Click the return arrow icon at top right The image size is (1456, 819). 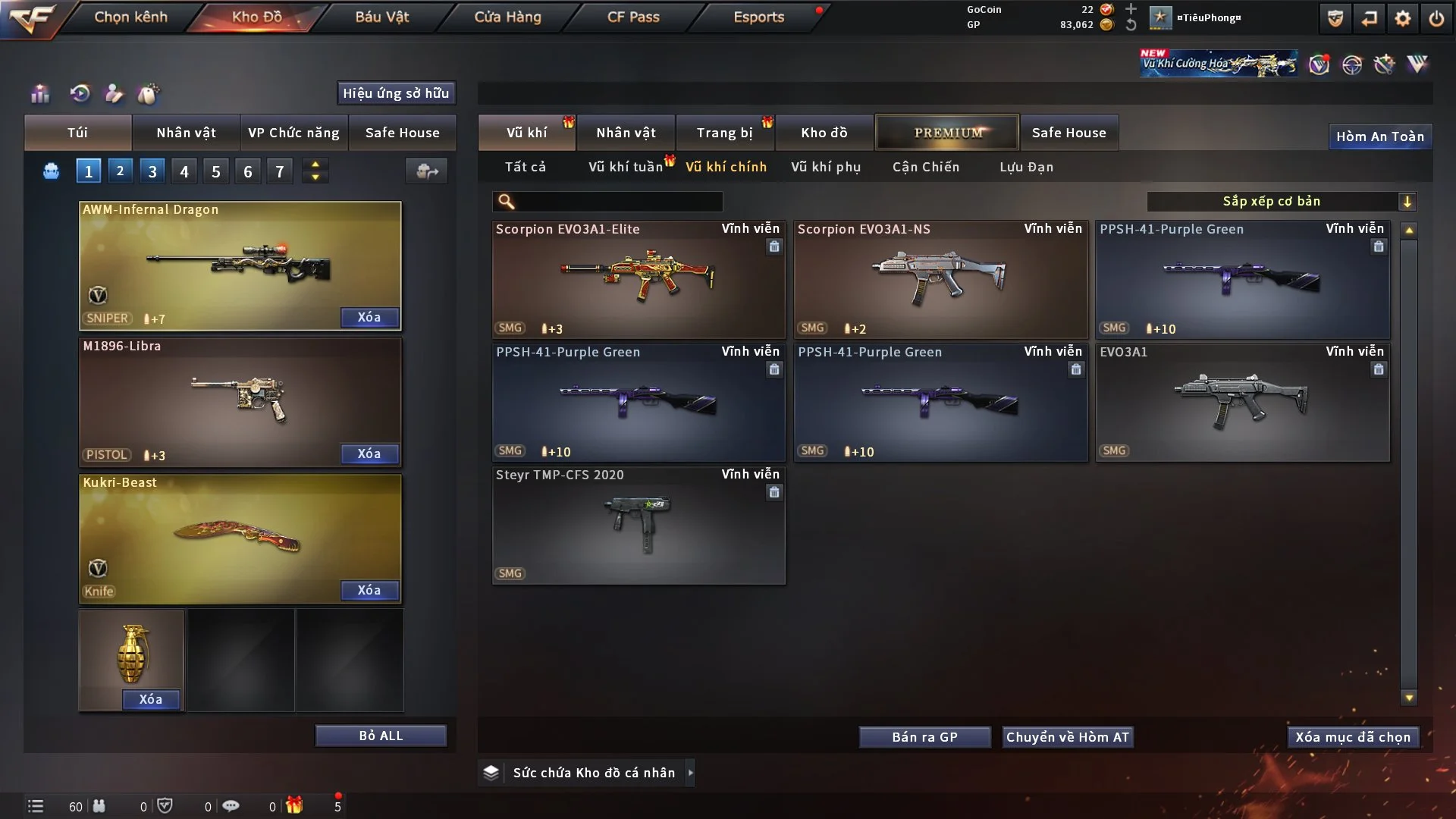pyautogui.click(x=1369, y=17)
